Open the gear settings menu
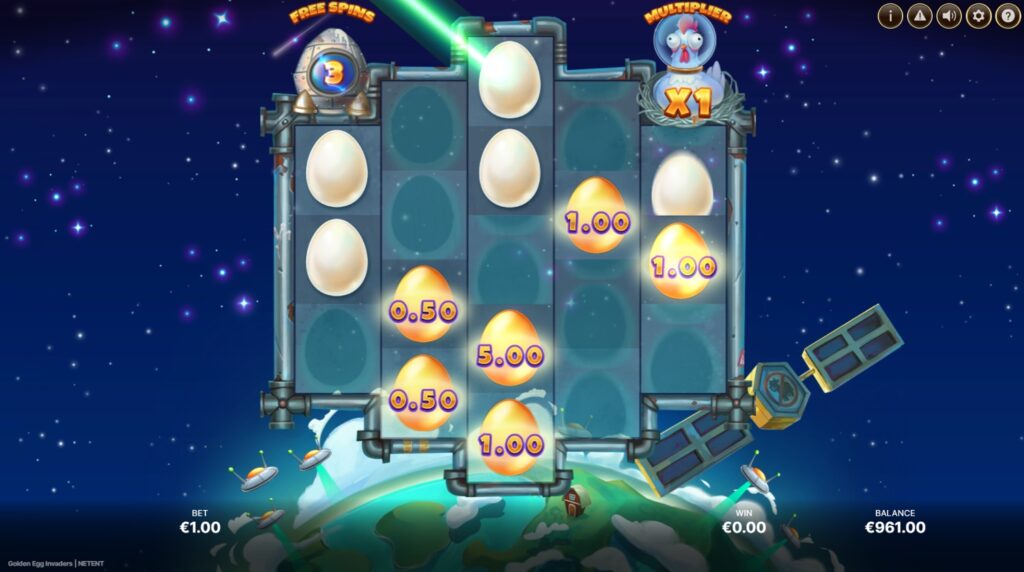This screenshot has width=1024, height=572. pyautogui.click(x=978, y=16)
